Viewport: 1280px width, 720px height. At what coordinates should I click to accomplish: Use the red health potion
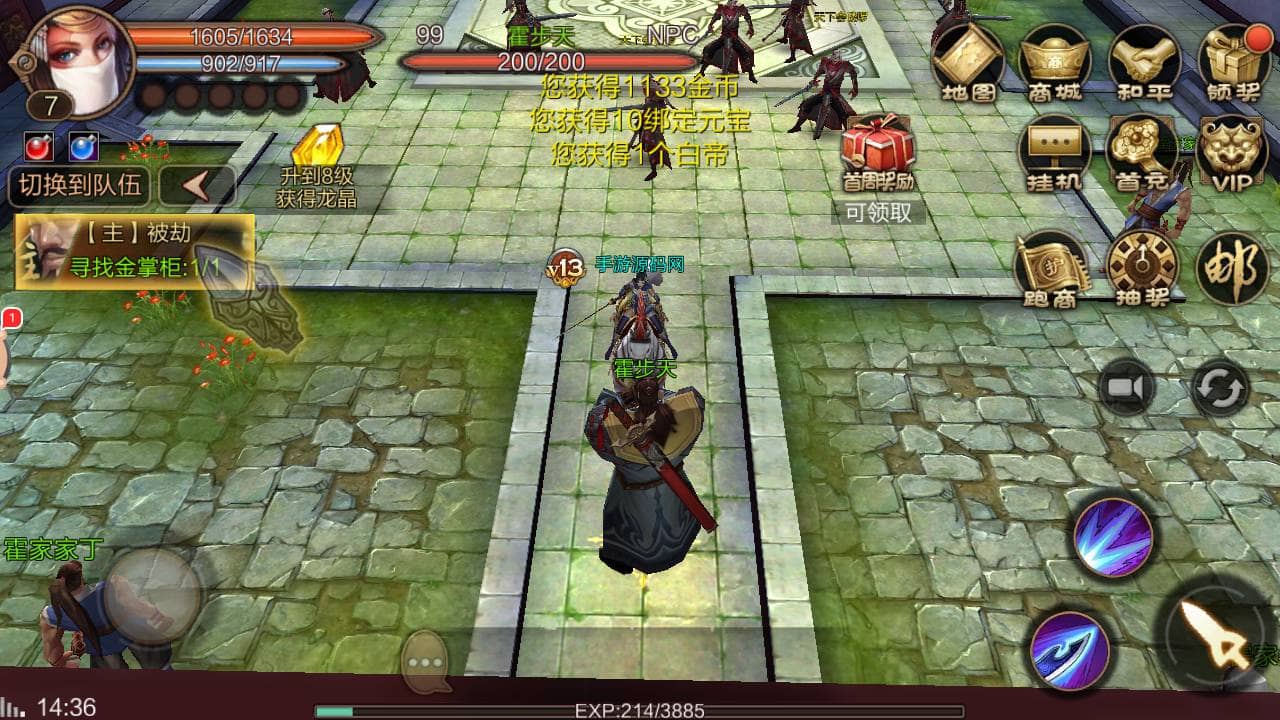pyautogui.click(x=39, y=147)
